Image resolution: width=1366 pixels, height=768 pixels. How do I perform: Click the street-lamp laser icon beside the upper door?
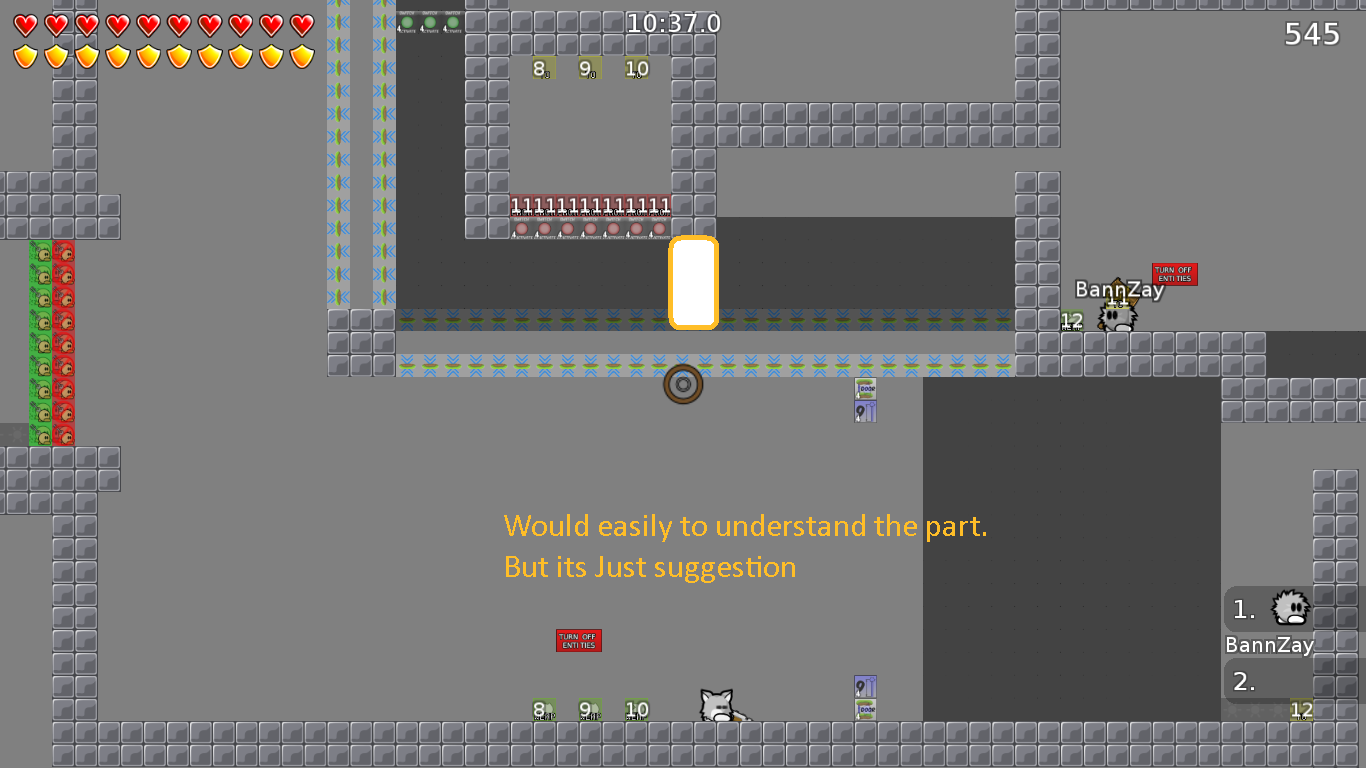pos(864,410)
